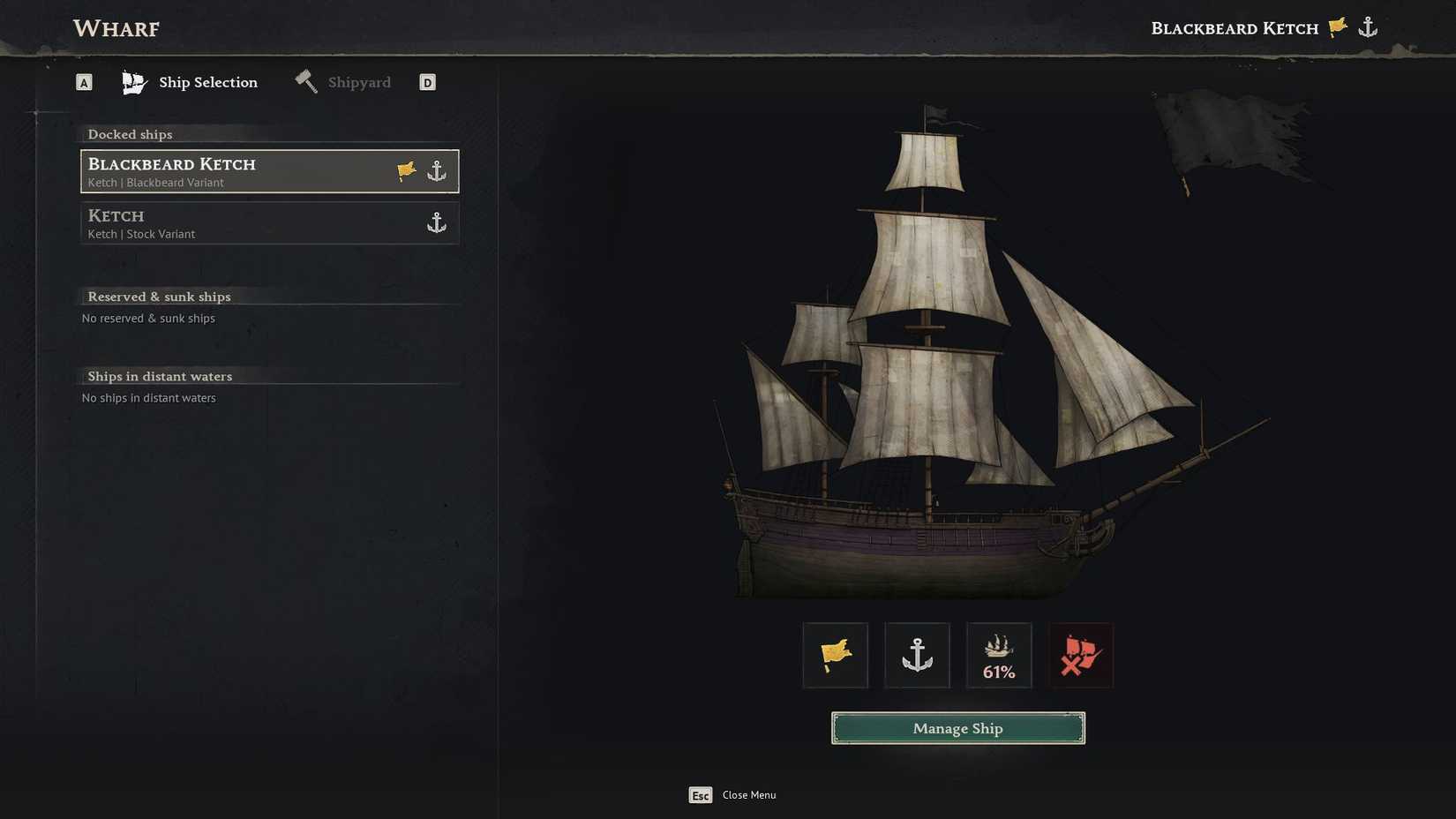
Task: Open the crew ship icon showing 61%
Action: (998, 654)
